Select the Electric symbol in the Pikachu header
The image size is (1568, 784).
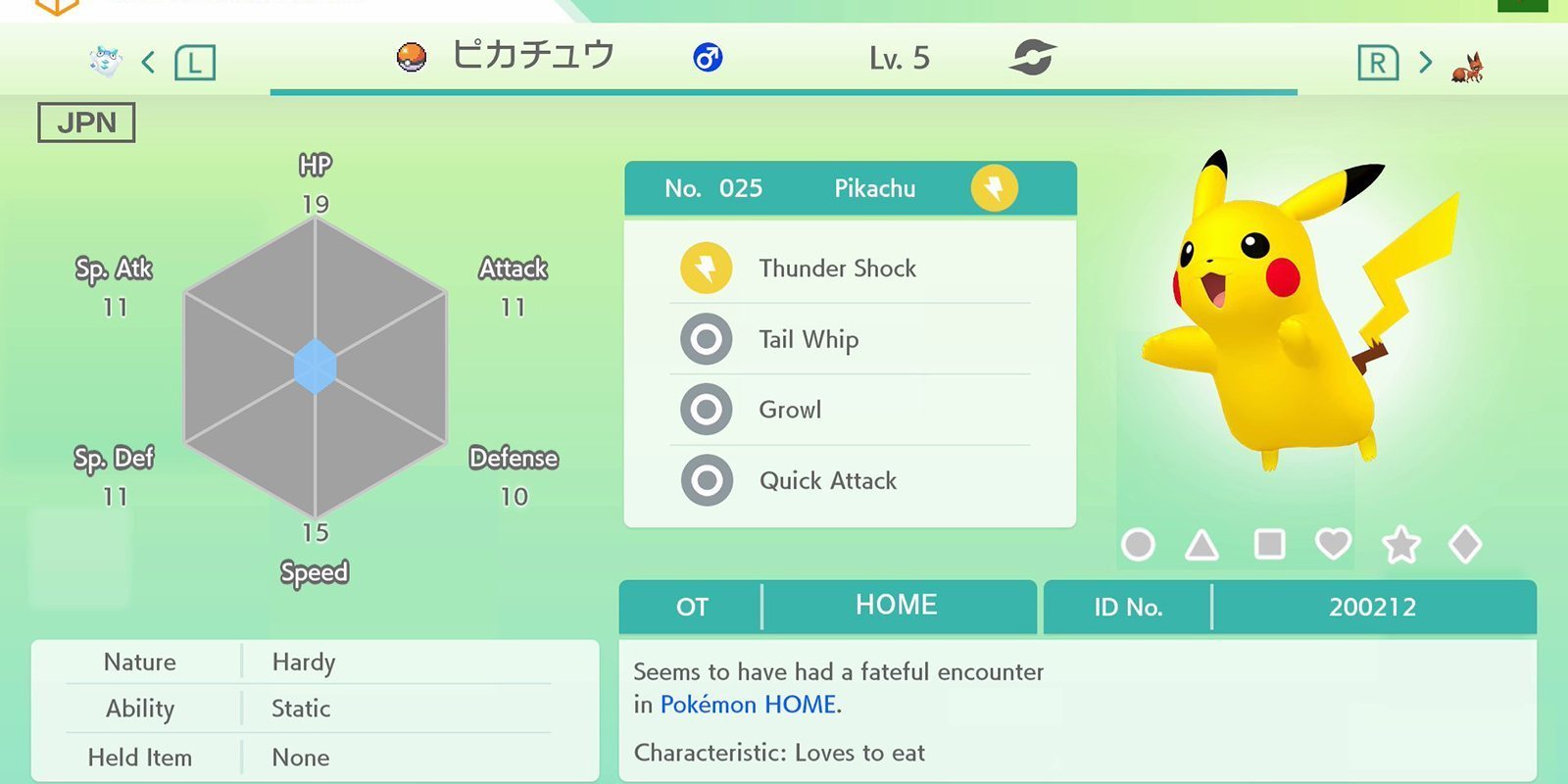(994, 187)
